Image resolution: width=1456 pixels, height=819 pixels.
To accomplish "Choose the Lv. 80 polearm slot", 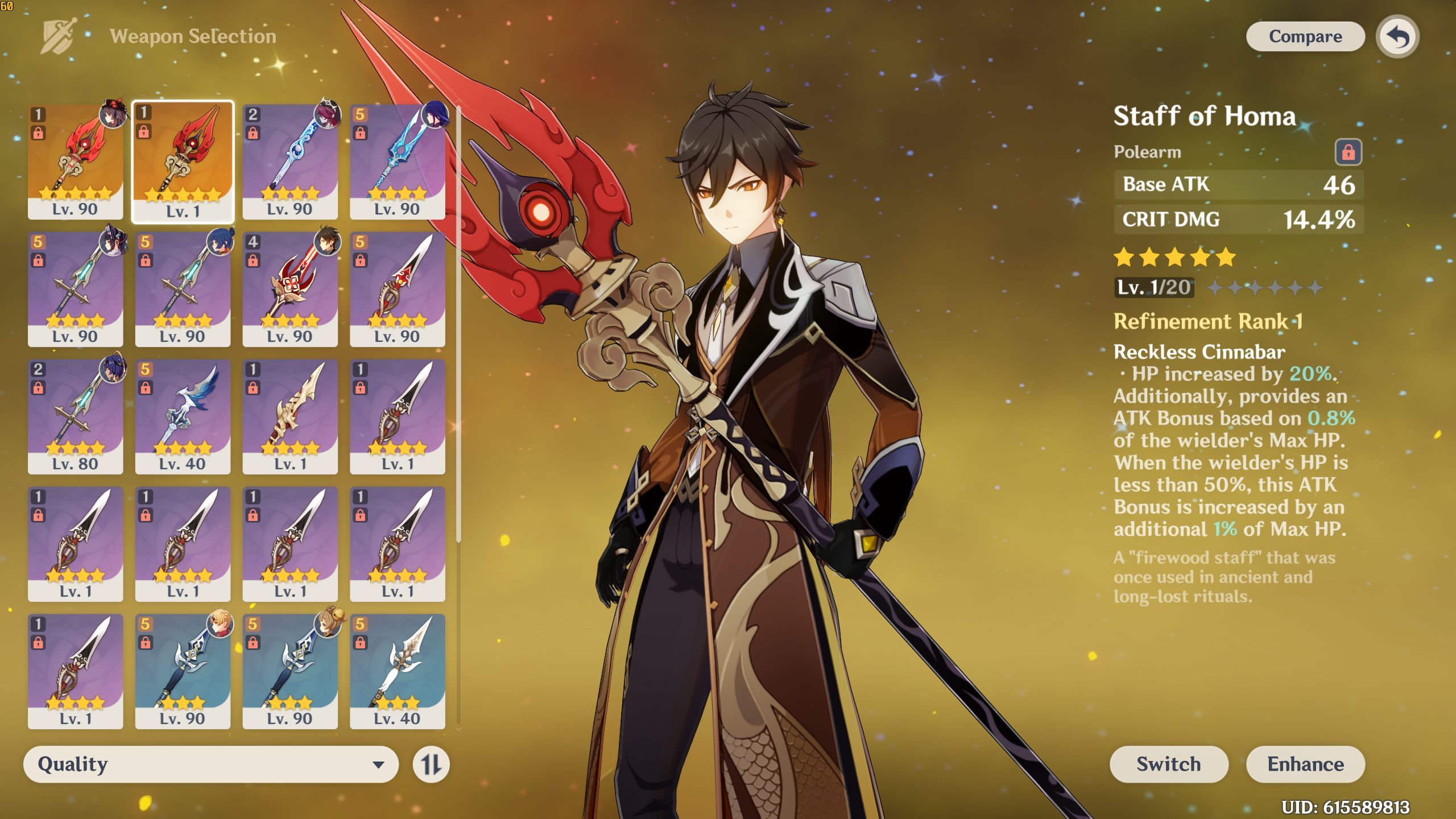I will coord(75,416).
